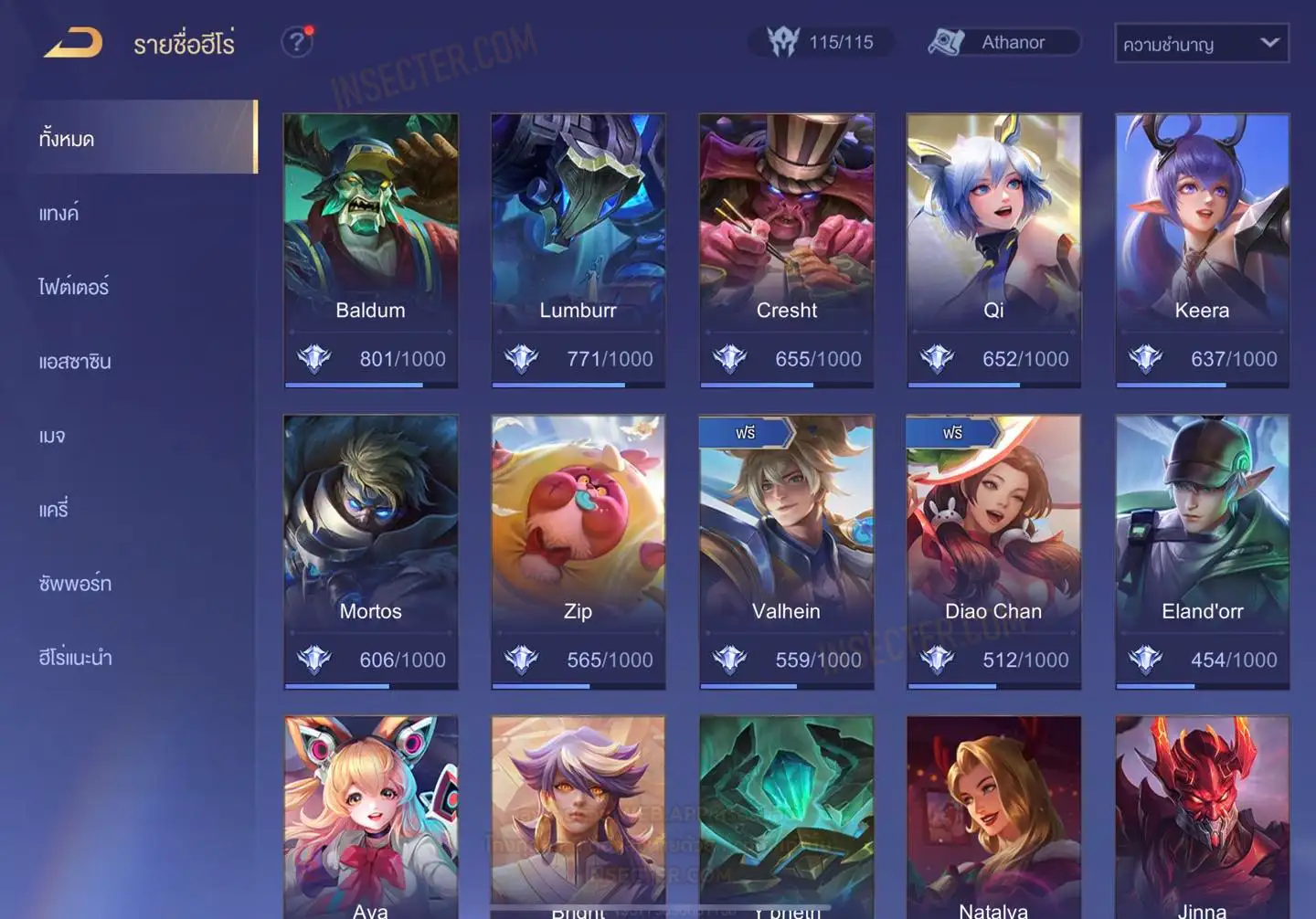Switch to the ไฟต์เตอร์ (Fighter) tab
The height and width of the screenshot is (919, 1316).
coord(73,288)
